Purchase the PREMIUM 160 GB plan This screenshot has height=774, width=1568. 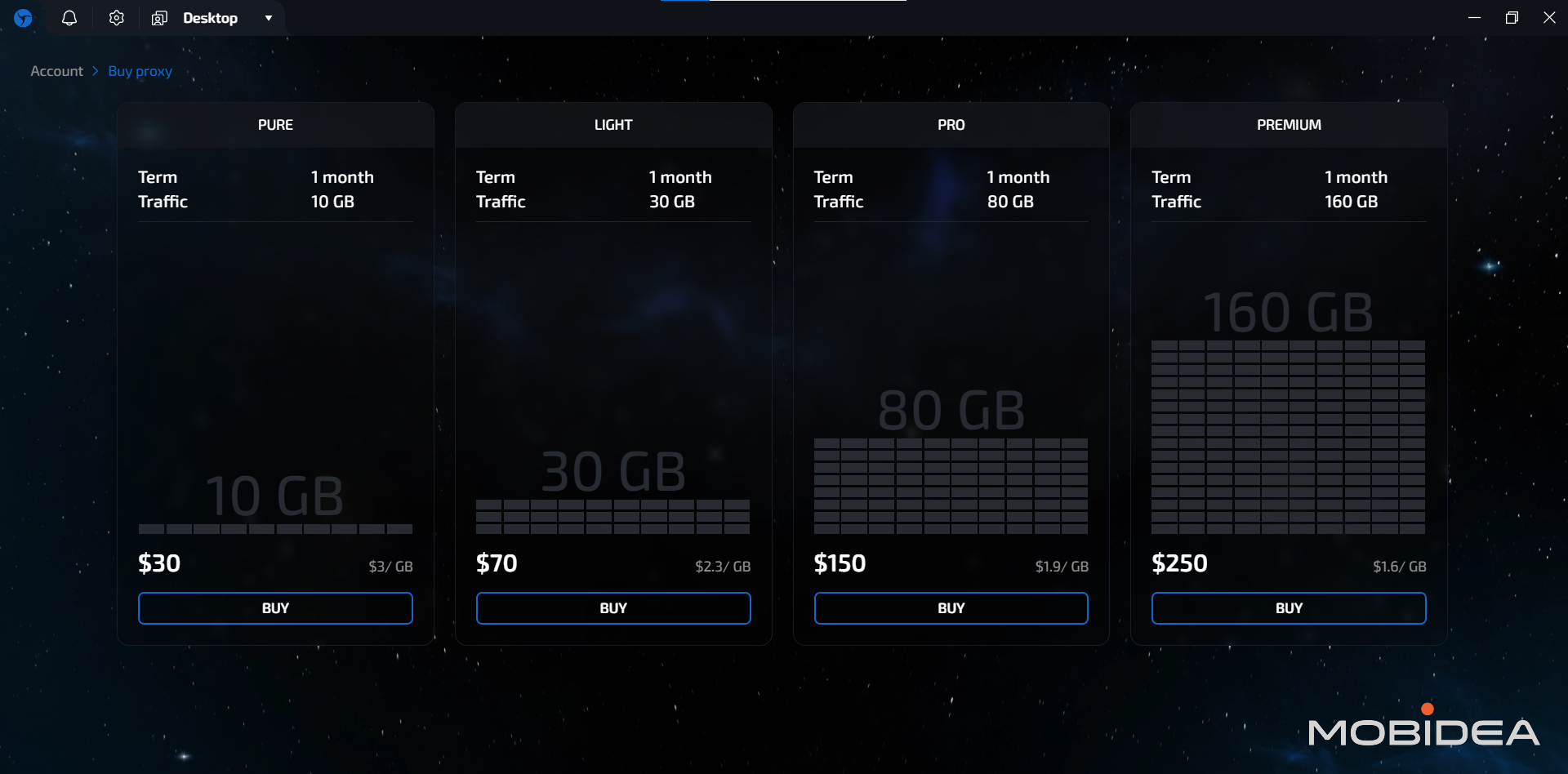tap(1289, 608)
